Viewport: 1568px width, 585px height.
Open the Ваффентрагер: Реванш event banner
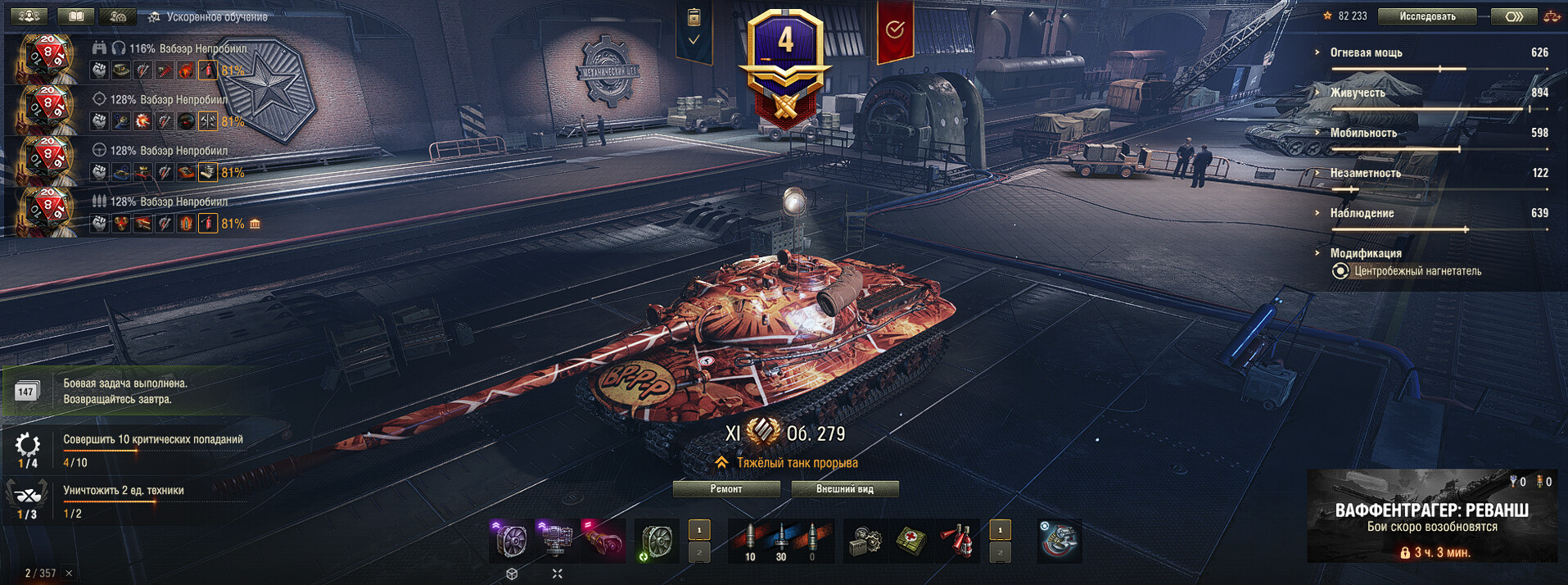tap(1431, 516)
